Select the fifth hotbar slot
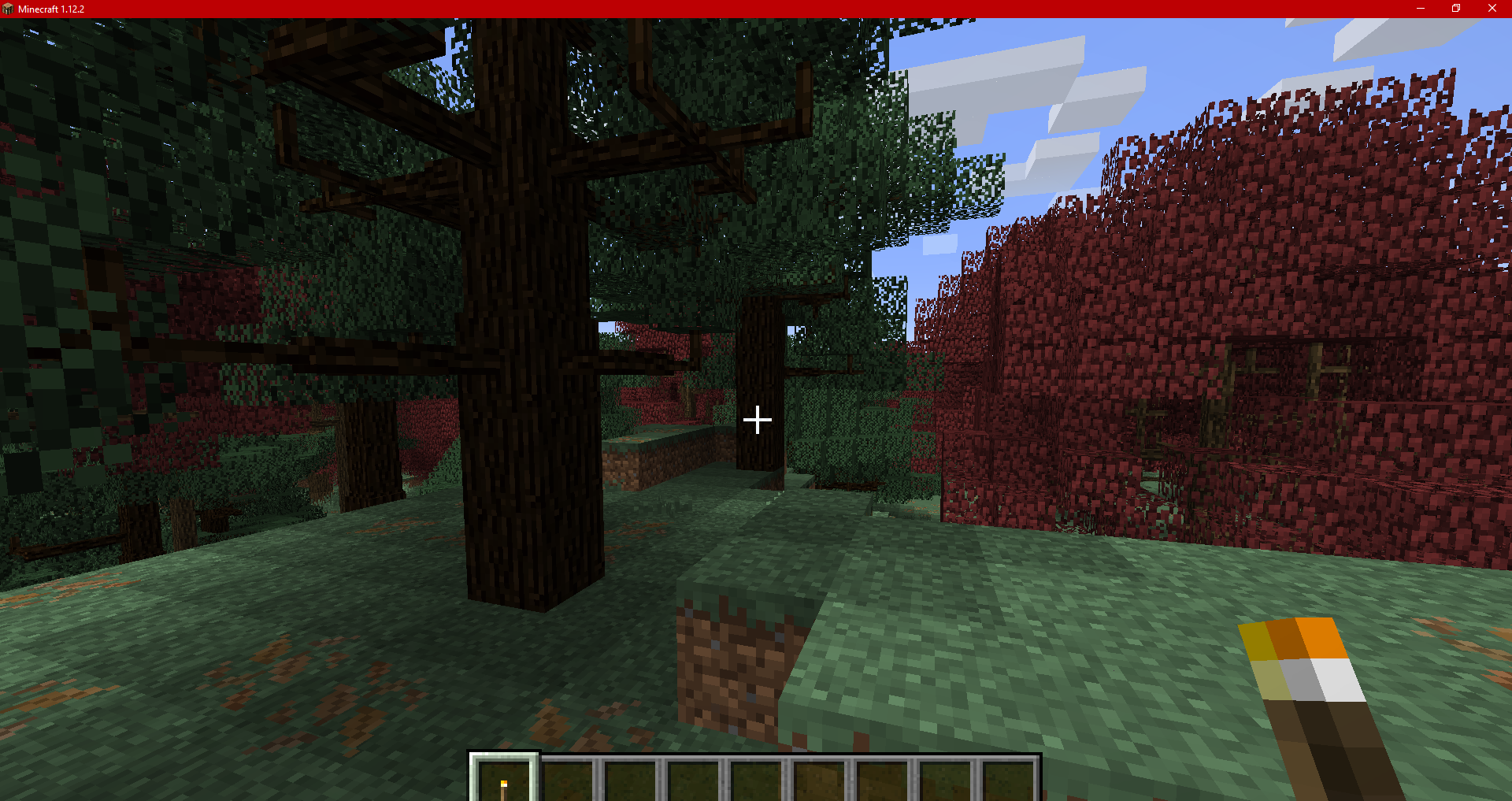The width and height of the screenshot is (1512, 801). (757, 780)
